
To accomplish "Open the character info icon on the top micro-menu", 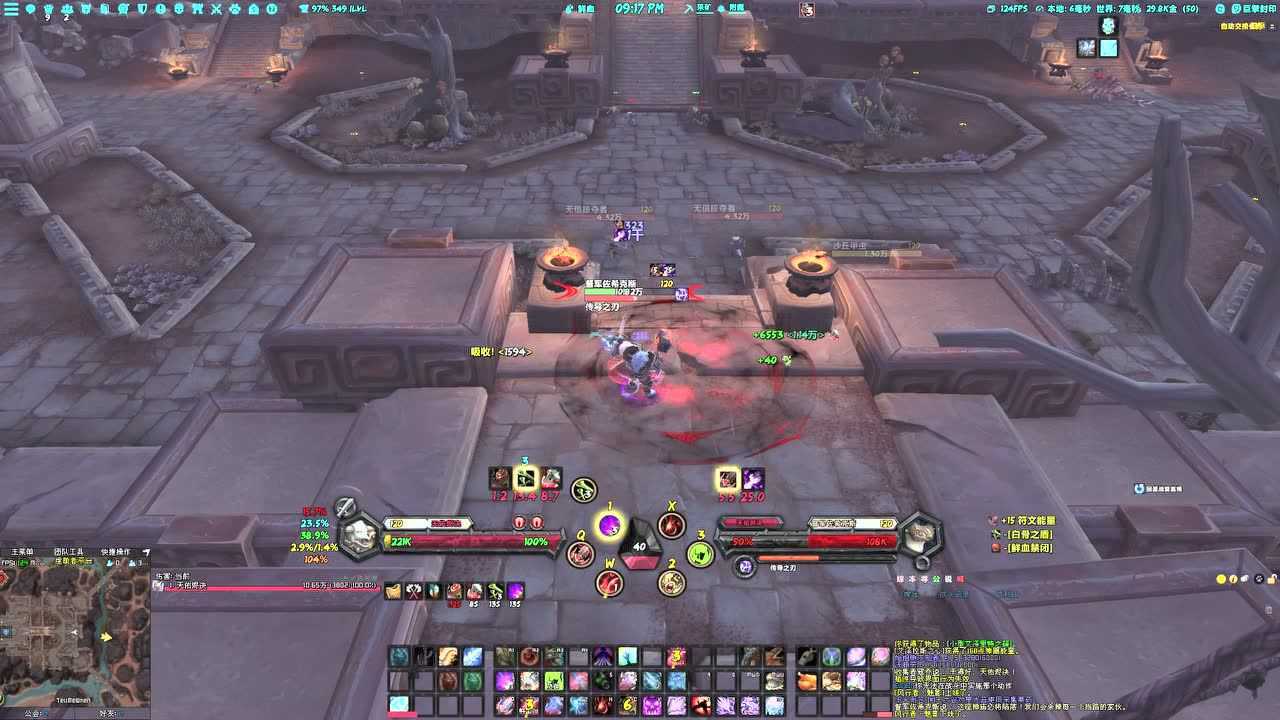I will [x=47, y=10].
